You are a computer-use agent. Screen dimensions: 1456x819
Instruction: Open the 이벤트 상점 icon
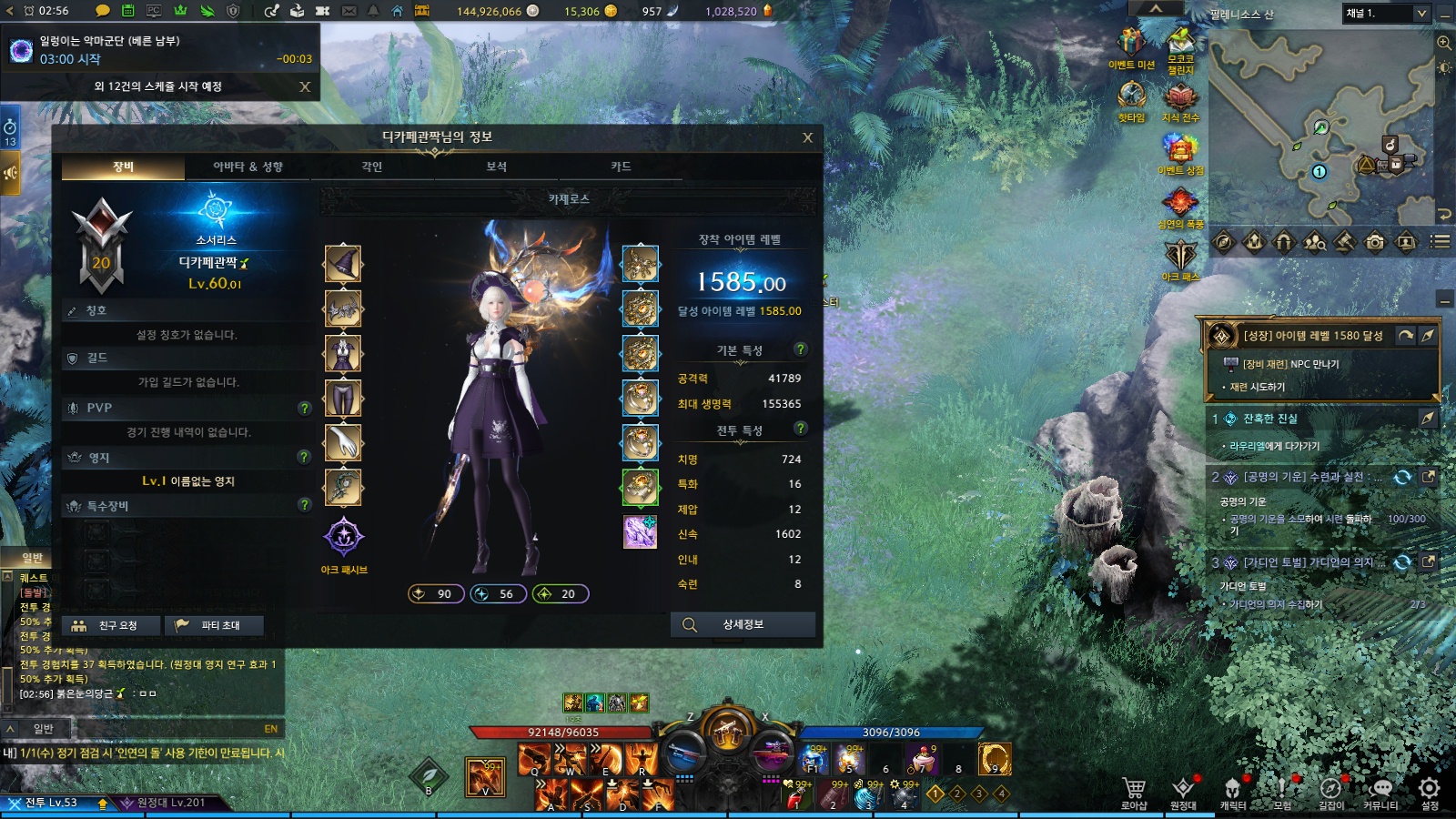1180,150
